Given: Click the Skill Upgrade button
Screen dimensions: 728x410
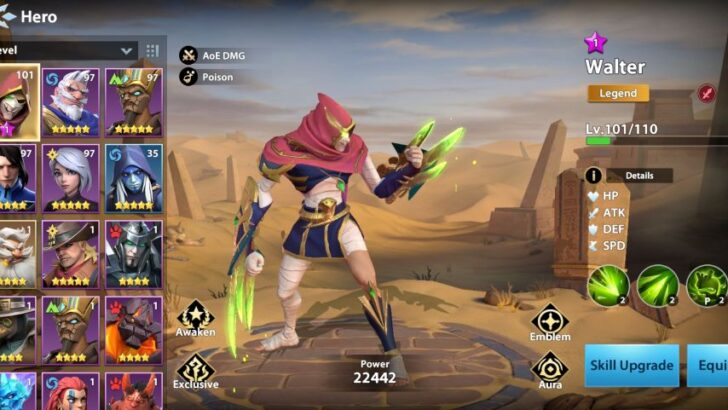Looking at the screenshot, I should click(631, 366).
